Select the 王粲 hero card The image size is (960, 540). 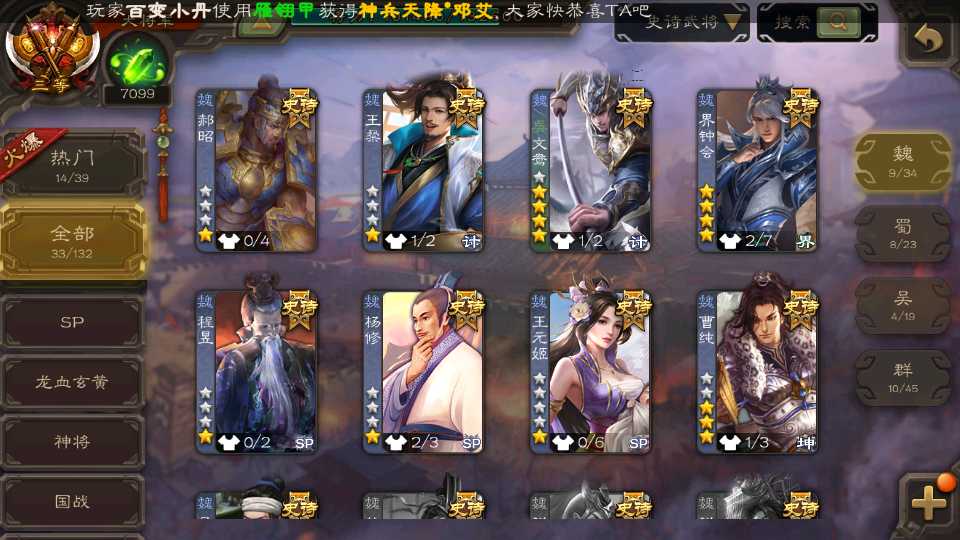coord(424,170)
